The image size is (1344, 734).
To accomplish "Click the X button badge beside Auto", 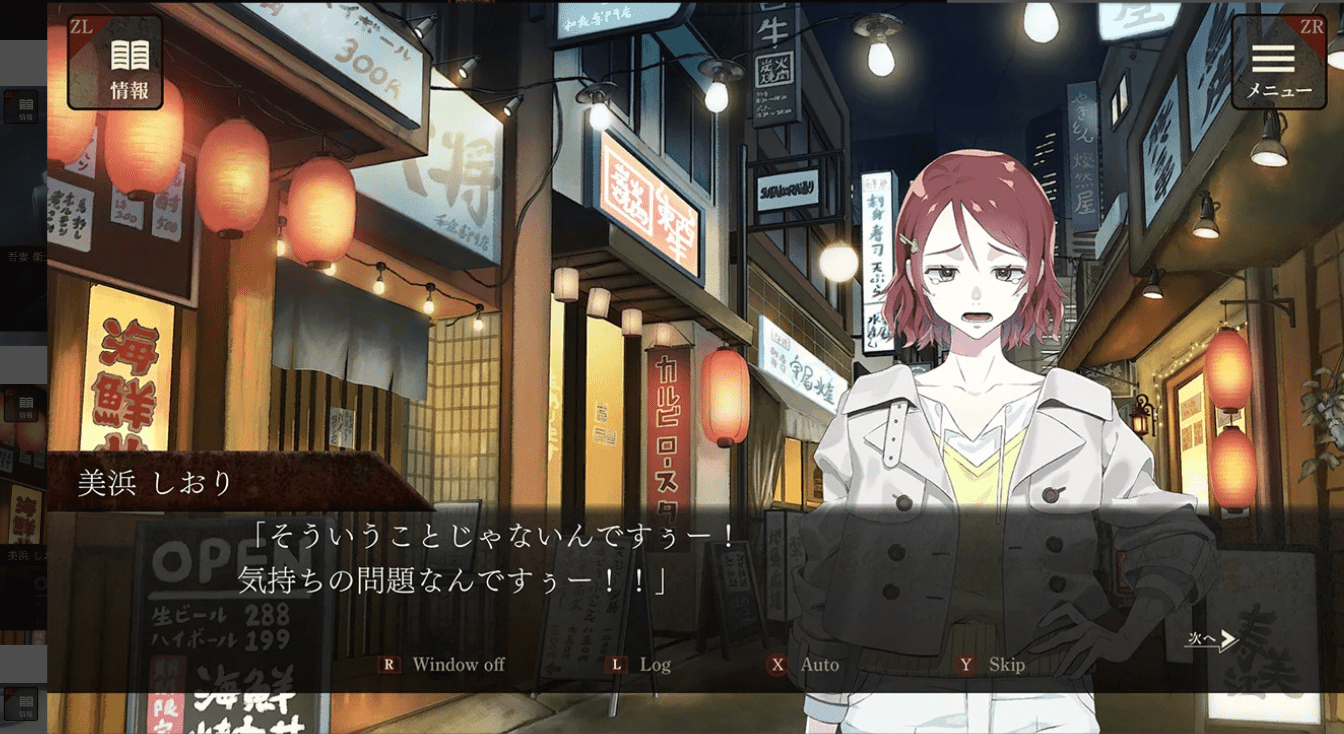I will [x=775, y=663].
